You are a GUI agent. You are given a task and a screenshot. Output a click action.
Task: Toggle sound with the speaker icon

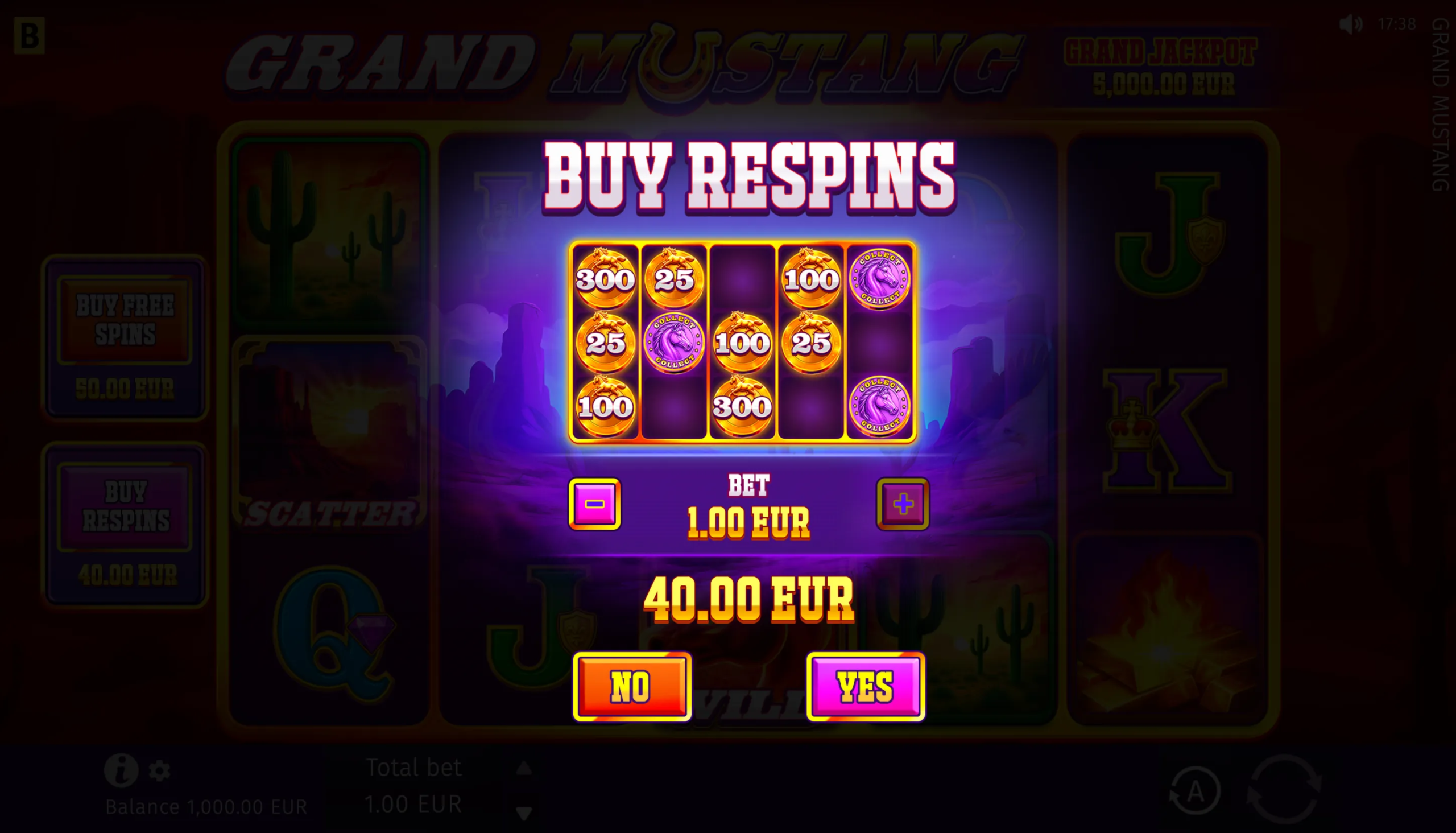(1351, 24)
